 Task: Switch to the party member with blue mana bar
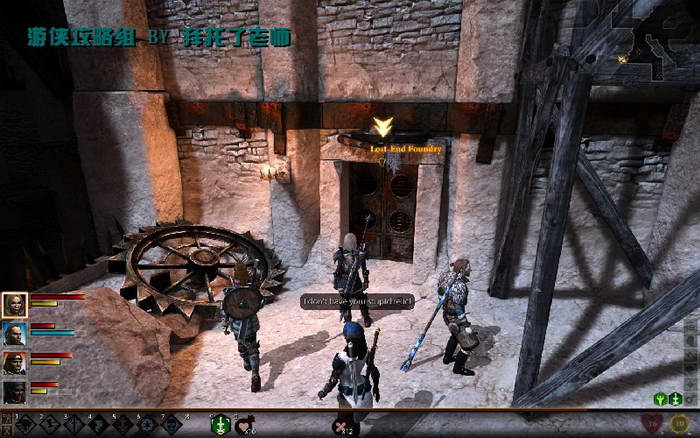point(15,333)
